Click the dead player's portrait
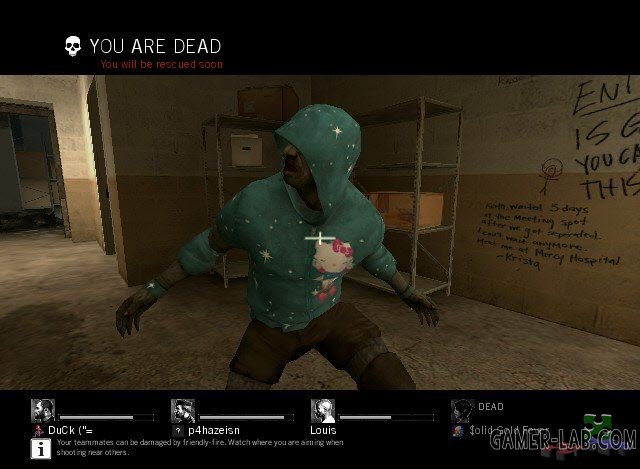Screen dimensions: 640x469 click(x=462, y=411)
